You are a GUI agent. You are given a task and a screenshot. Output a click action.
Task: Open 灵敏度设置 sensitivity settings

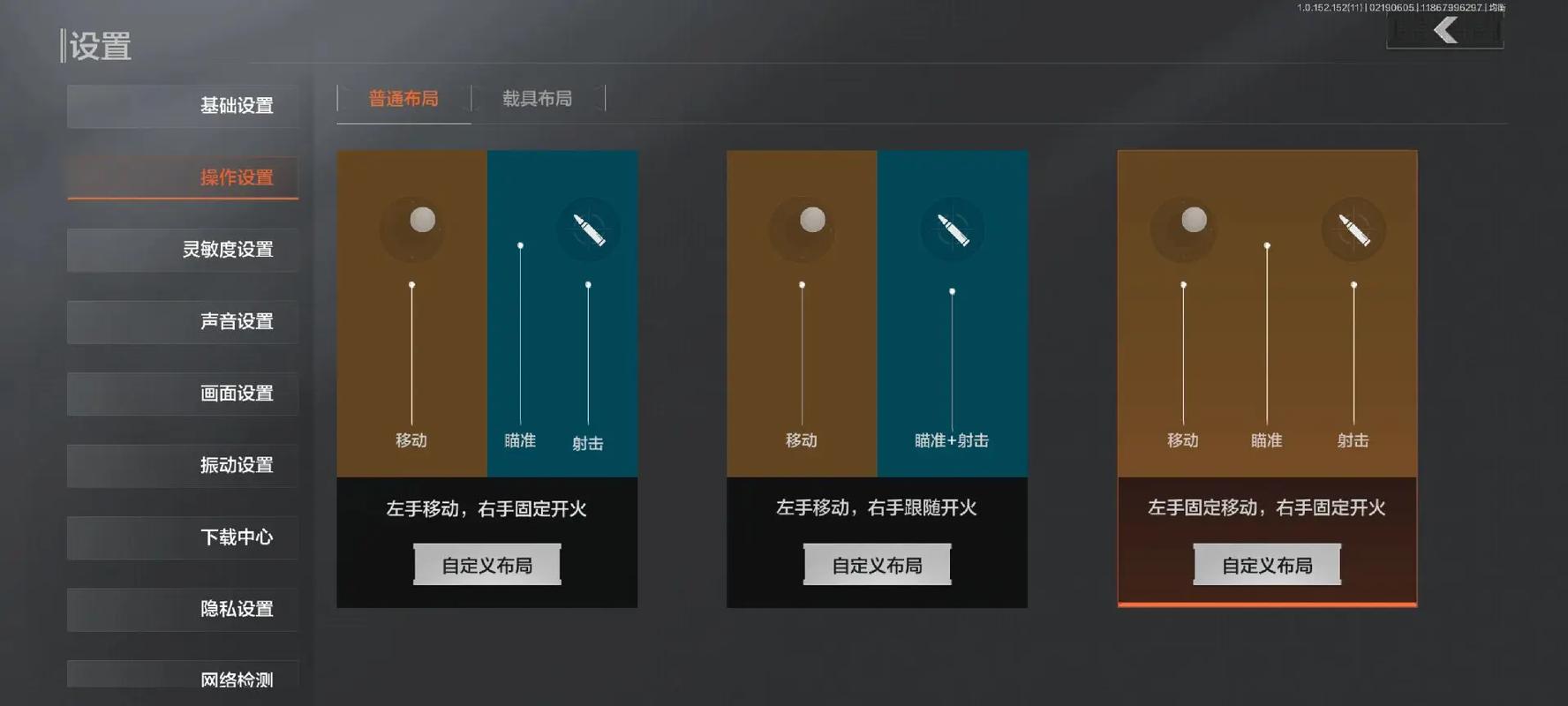(183, 250)
